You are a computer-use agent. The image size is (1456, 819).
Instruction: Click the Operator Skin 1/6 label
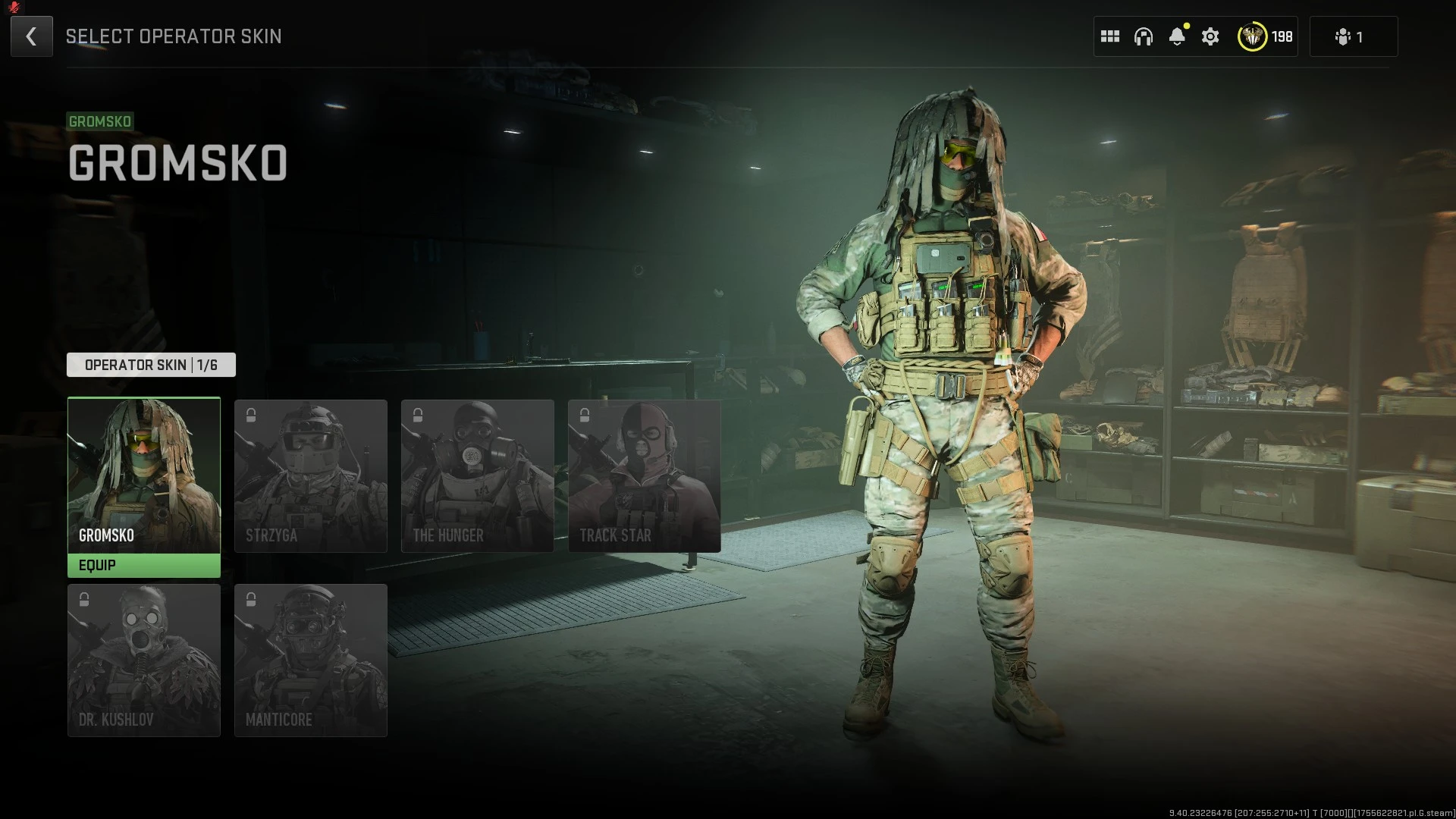(x=151, y=365)
